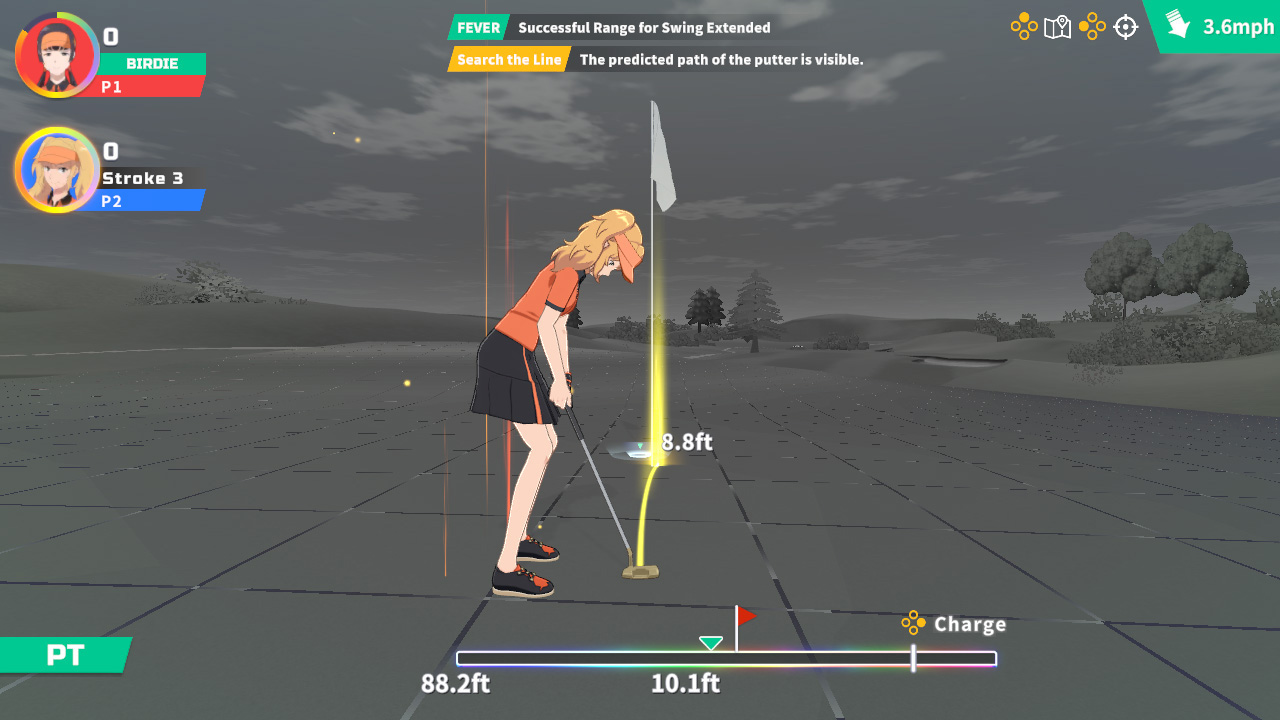Open Player 2 avatar details
Viewport: 1280px width, 720px height.
point(57,170)
